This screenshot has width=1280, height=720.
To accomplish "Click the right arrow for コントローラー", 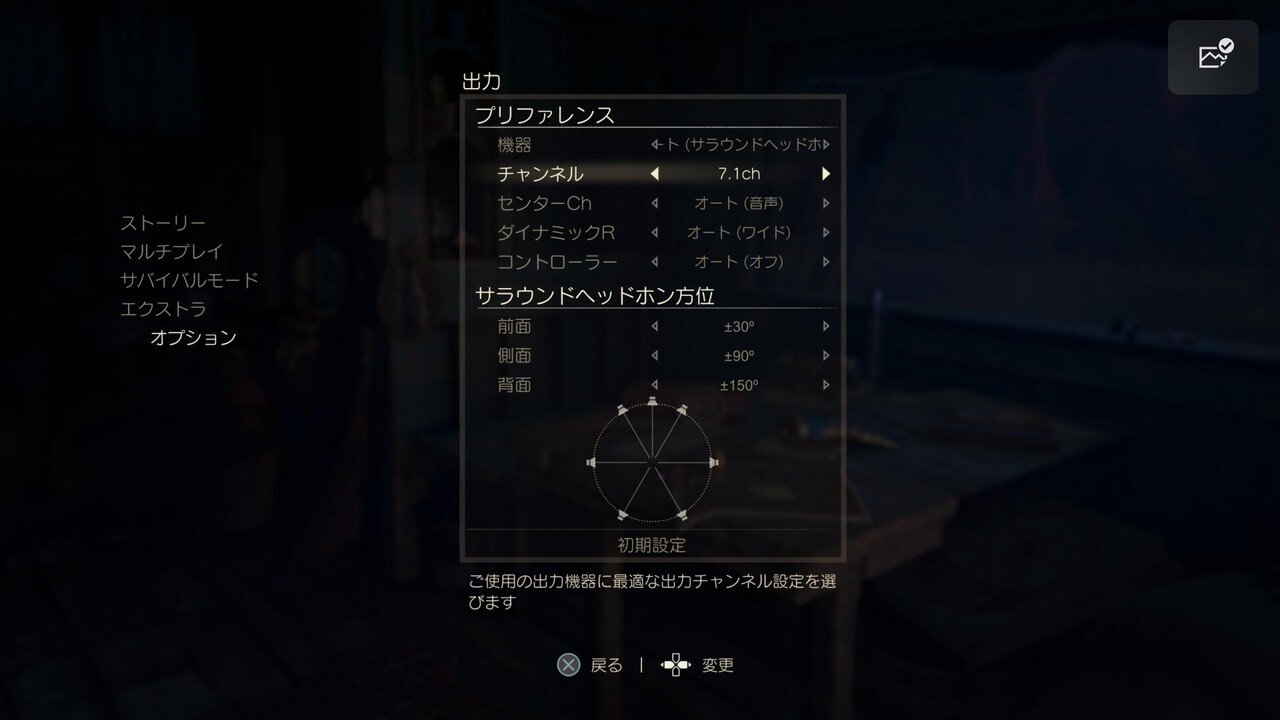I will 825,262.
